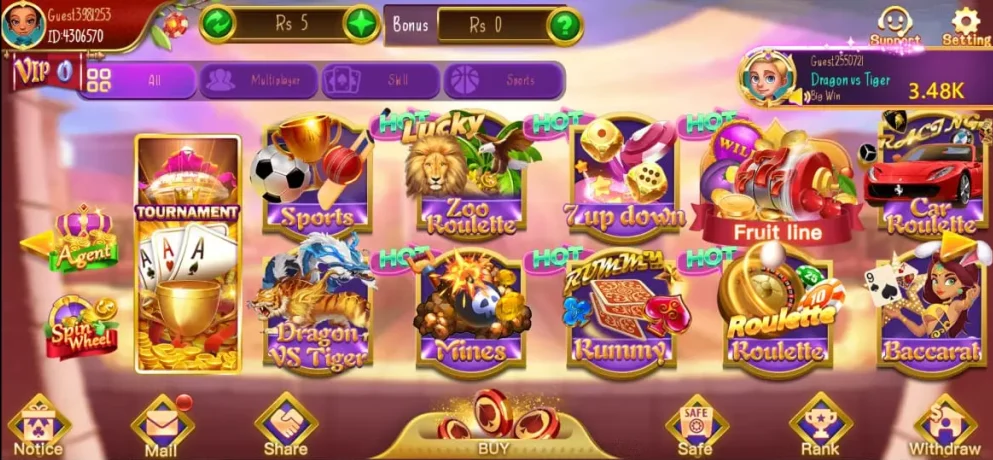The image size is (993, 460).
Task: Open the Agent crown icon
Action: [84, 240]
